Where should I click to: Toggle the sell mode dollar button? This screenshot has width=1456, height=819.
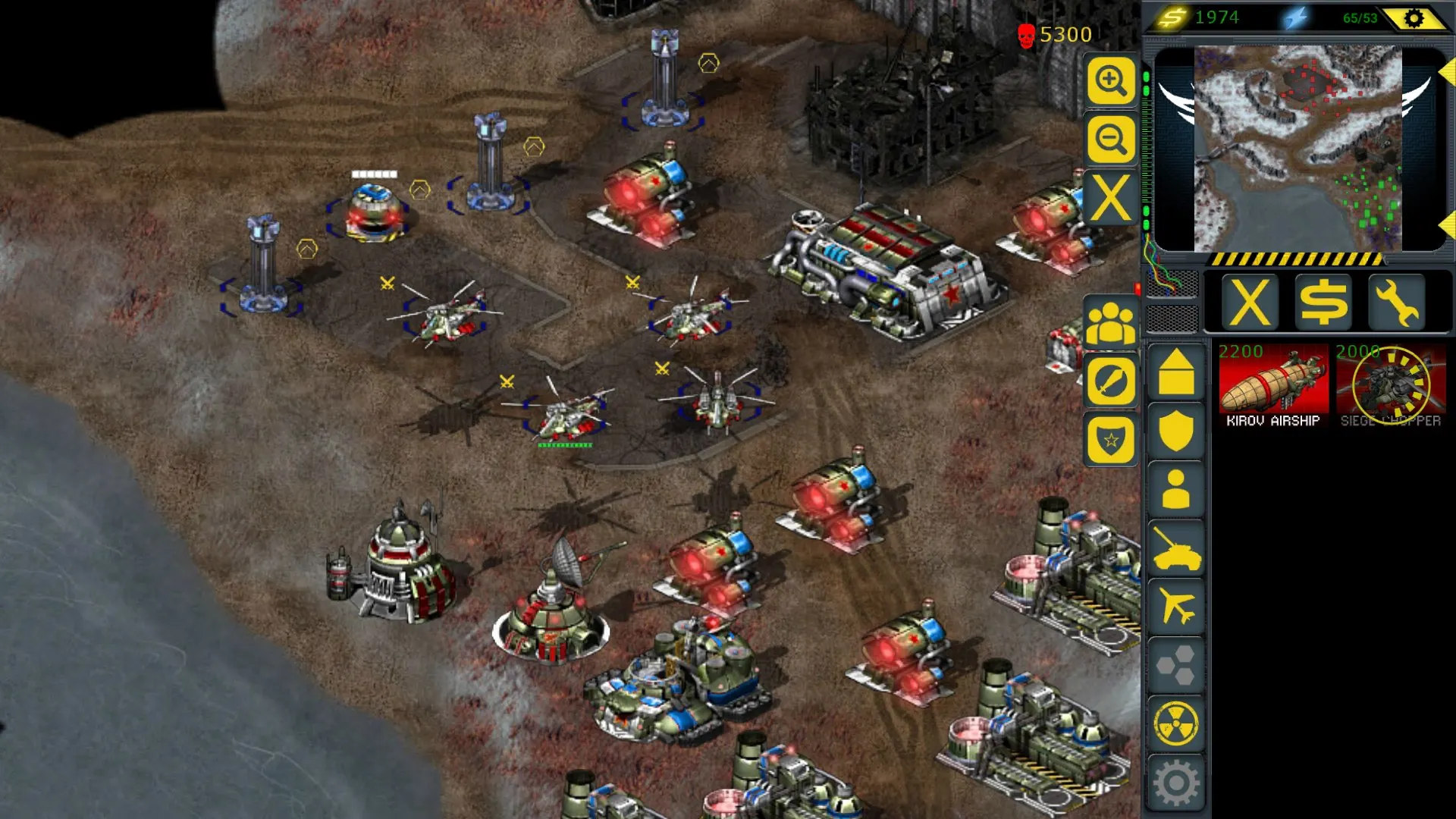(x=1323, y=303)
